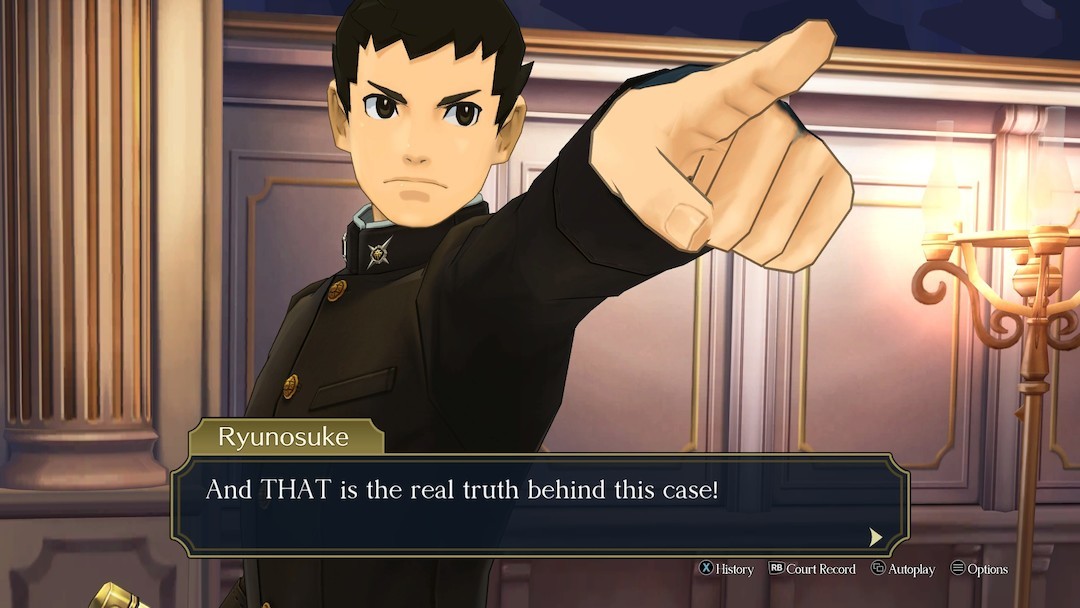Open the Options menu
This screenshot has width=1080, height=608.
(979, 569)
